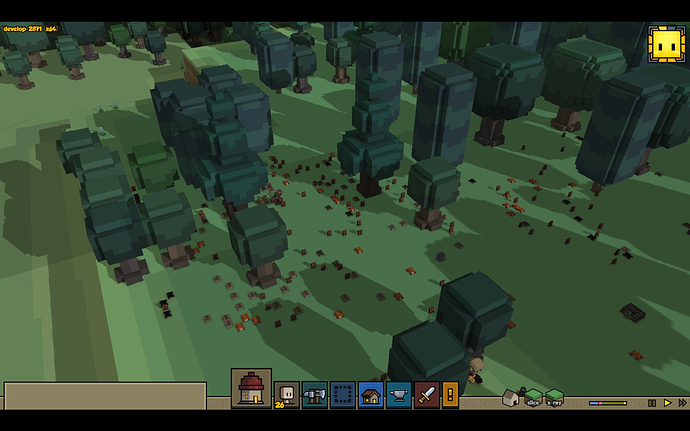Screen dimensions: 690x431
Task: Set game speed to normal play
Action: [x=667, y=403]
